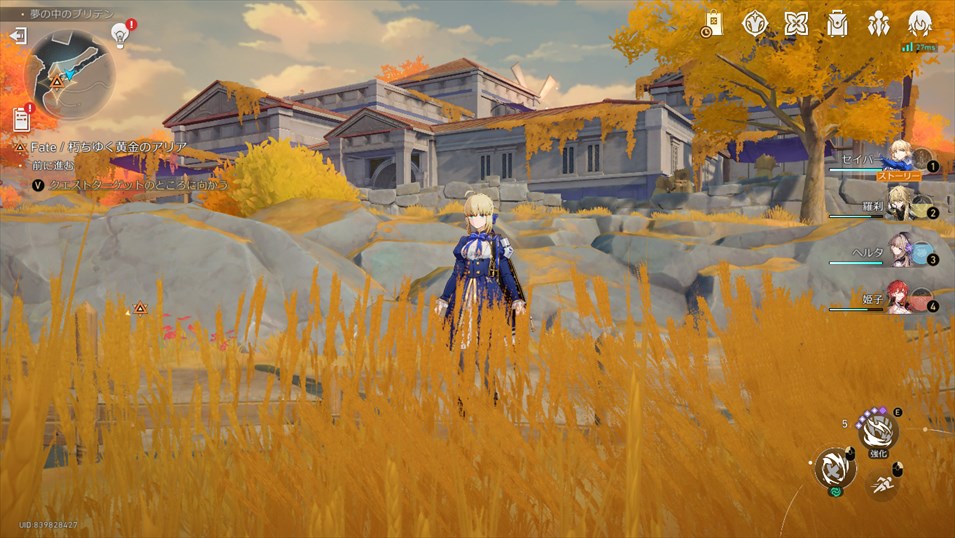The height and width of the screenshot is (538, 955).
Task: Open the backpack inventory
Action: point(837,24)
